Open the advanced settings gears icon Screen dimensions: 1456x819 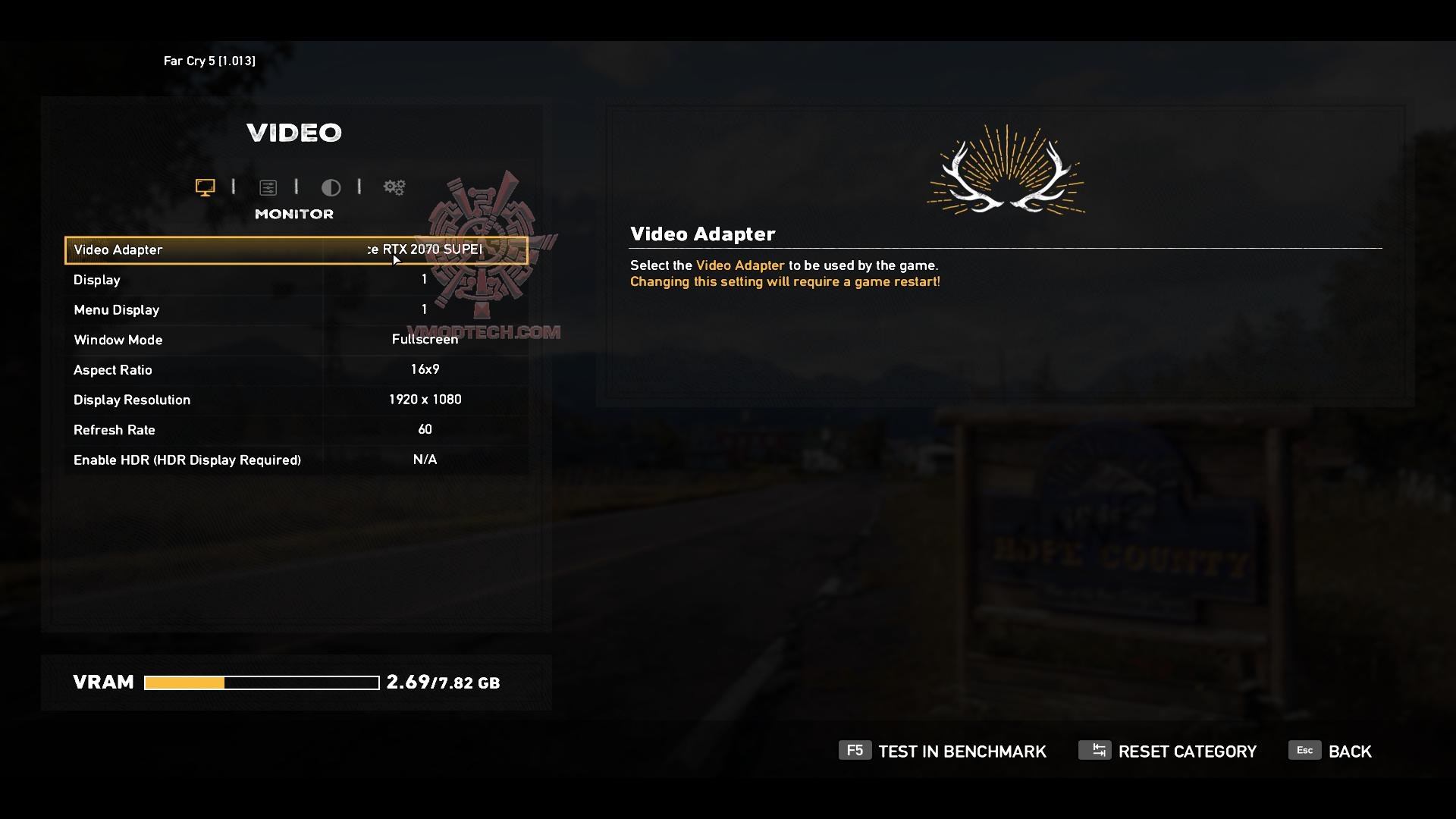point(394,187)
